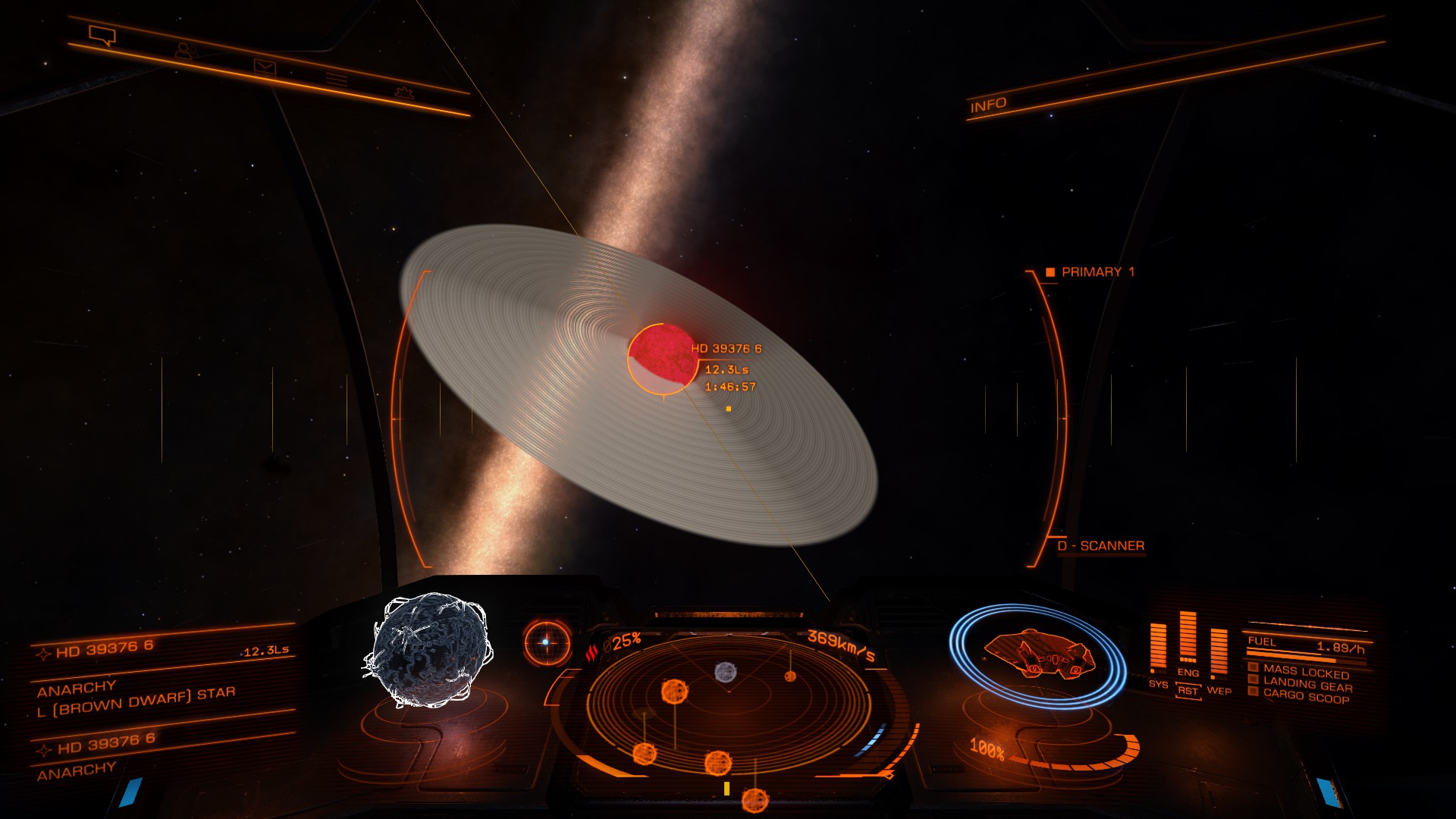Open the inbox envelope icon

pos(265,68)
